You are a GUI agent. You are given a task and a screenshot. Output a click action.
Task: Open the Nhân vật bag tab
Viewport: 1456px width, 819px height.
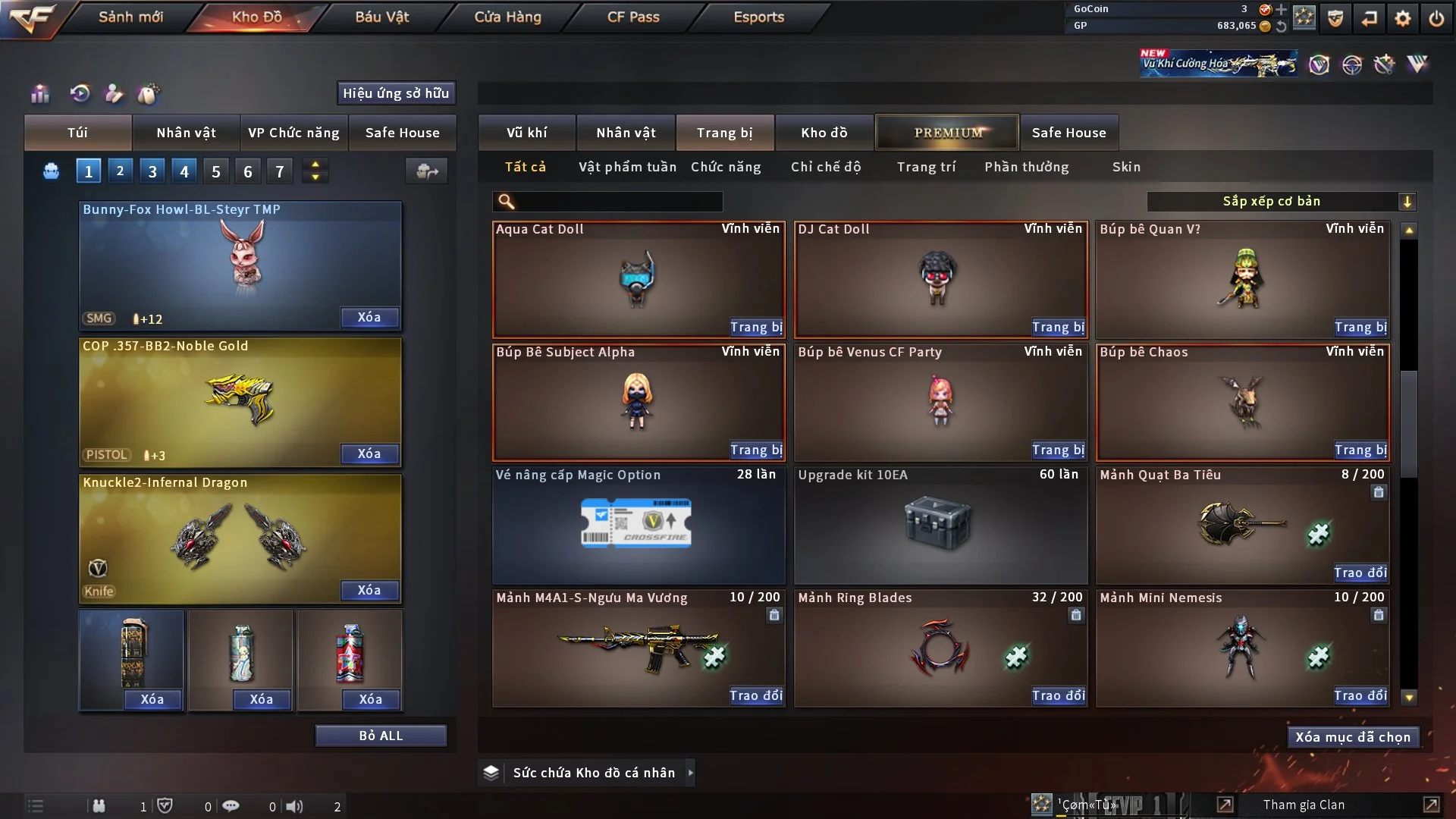[186, 133]
